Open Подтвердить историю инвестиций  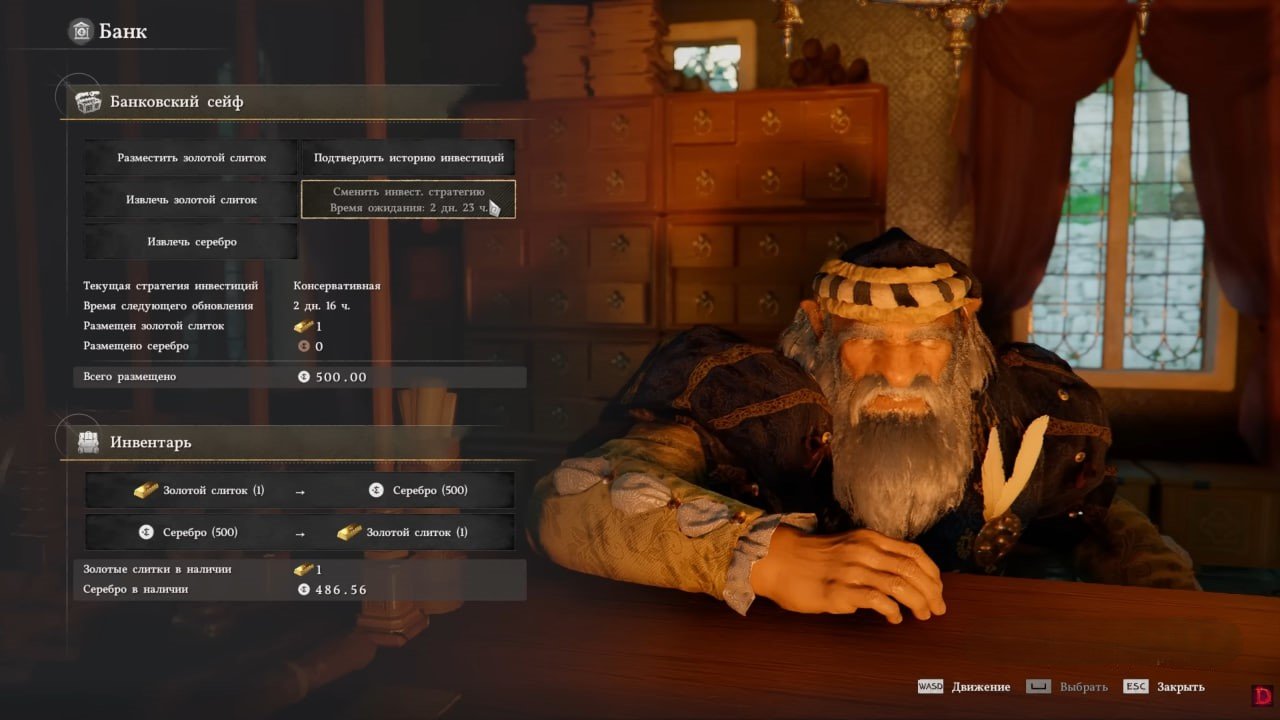pos(408,158)
